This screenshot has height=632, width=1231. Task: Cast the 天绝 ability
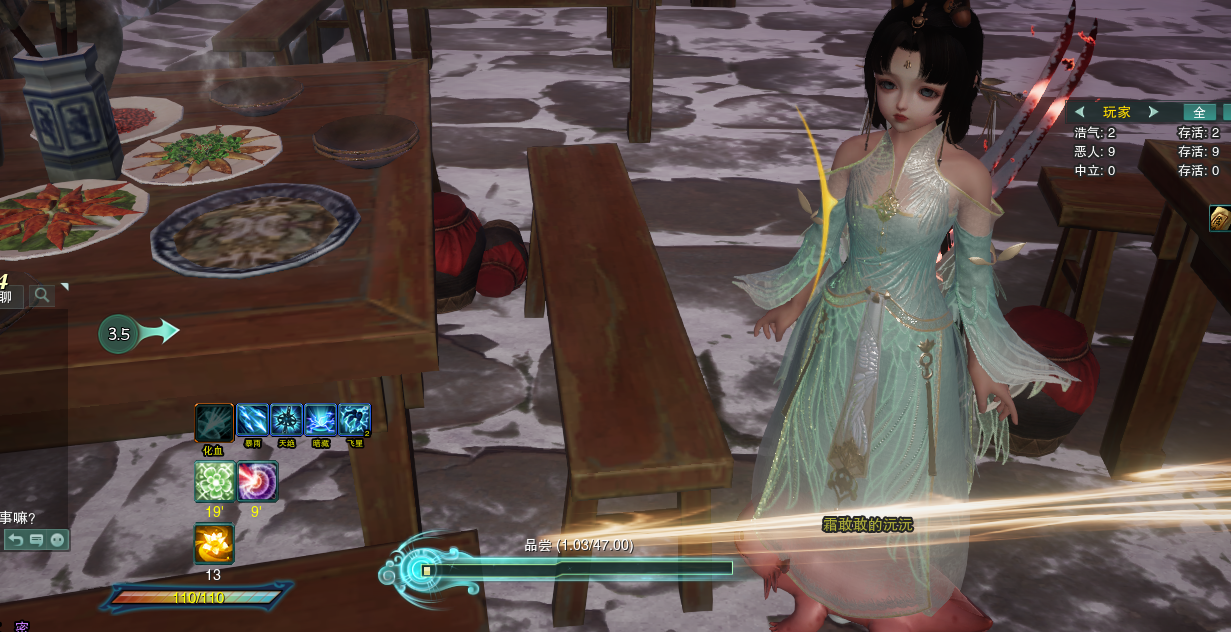coord(287,420)
